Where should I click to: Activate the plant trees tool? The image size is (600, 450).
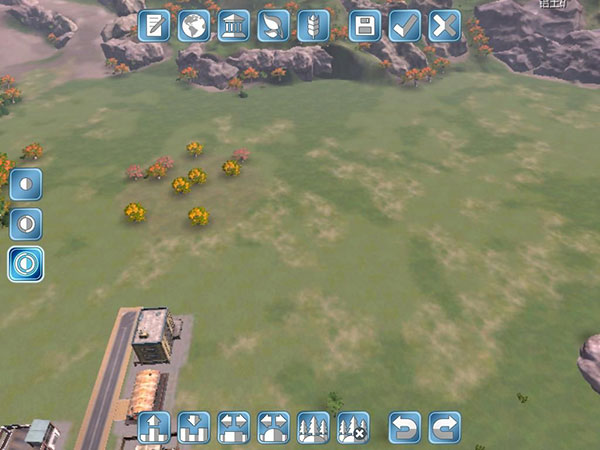313,427
